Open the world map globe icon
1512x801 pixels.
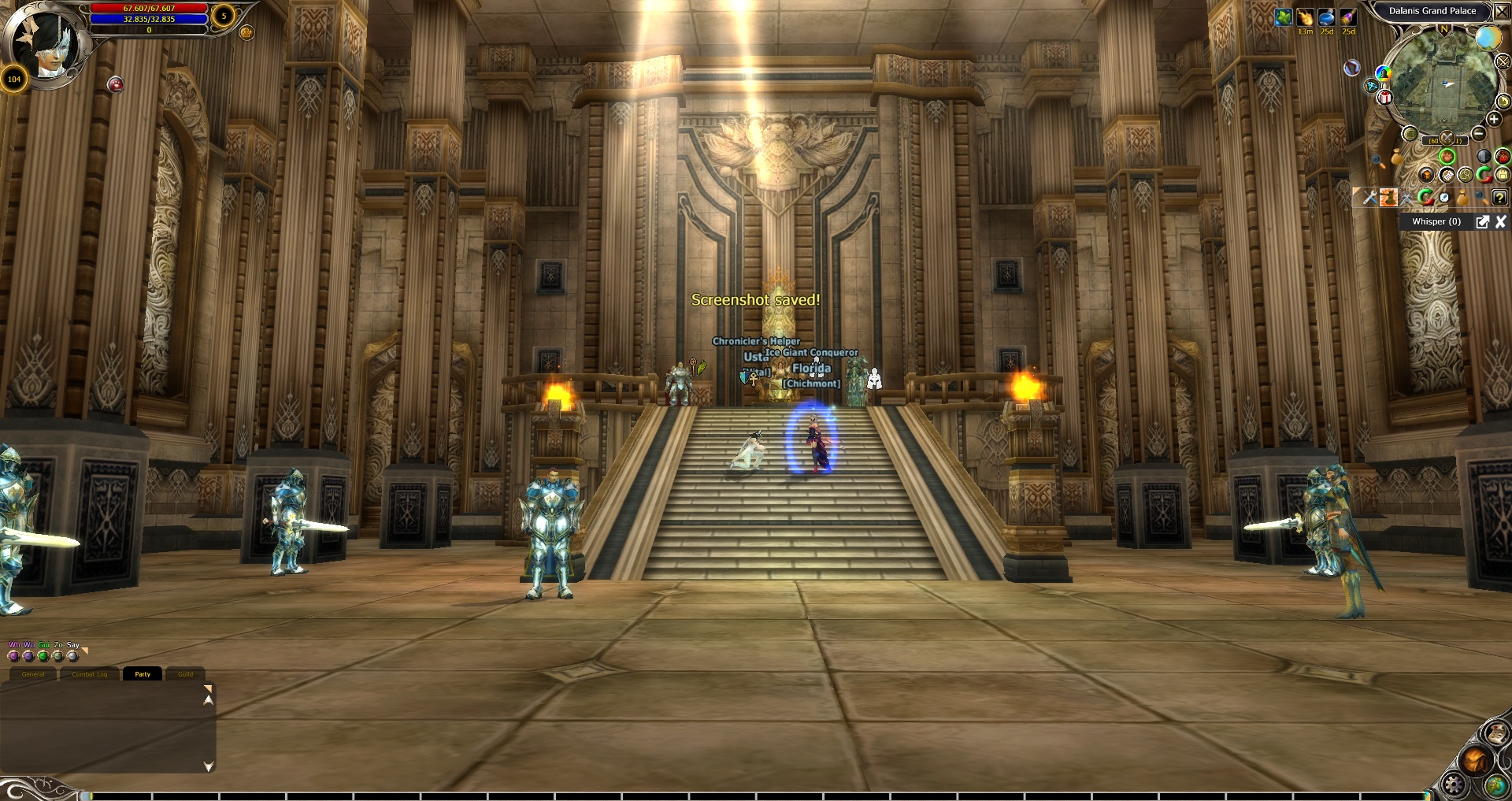click(x=1496, y=784)
